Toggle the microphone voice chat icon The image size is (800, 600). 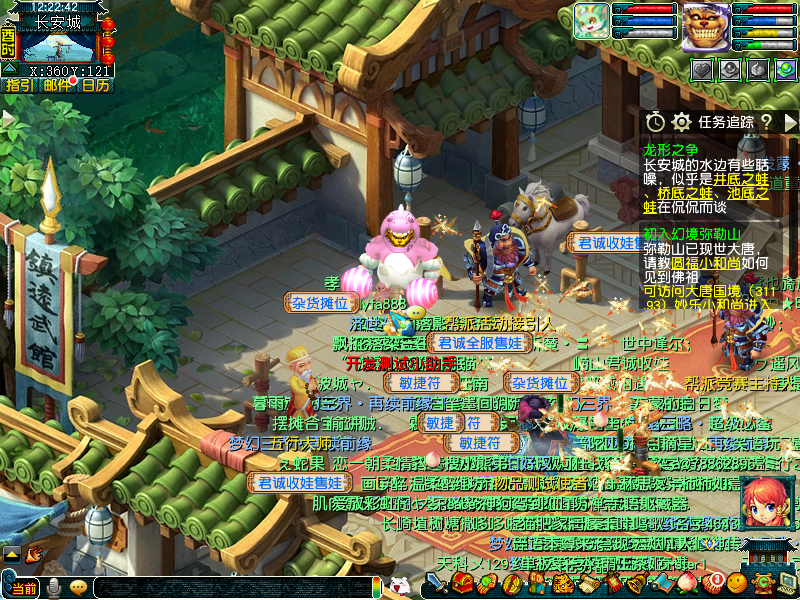(54, 588)
